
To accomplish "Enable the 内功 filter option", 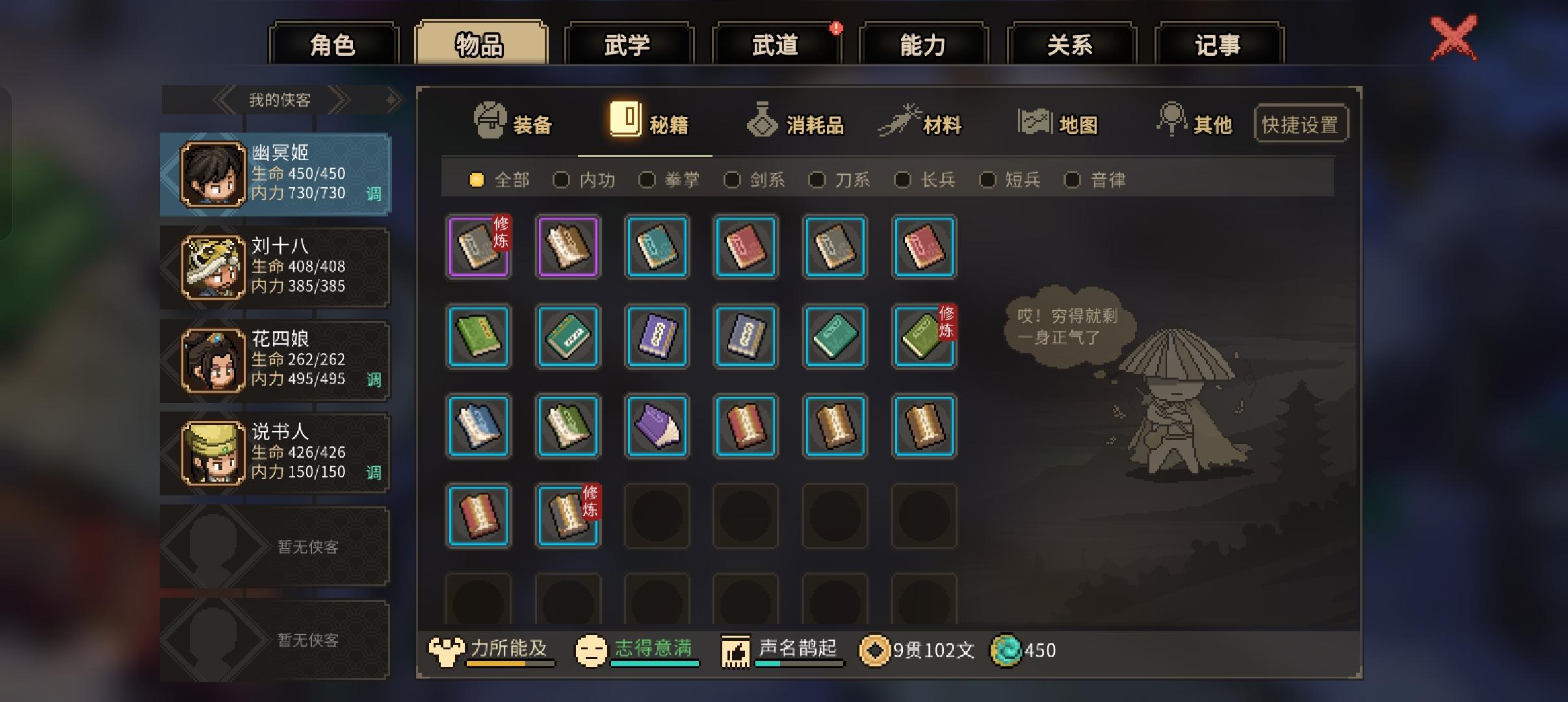I will pos(563,180).
